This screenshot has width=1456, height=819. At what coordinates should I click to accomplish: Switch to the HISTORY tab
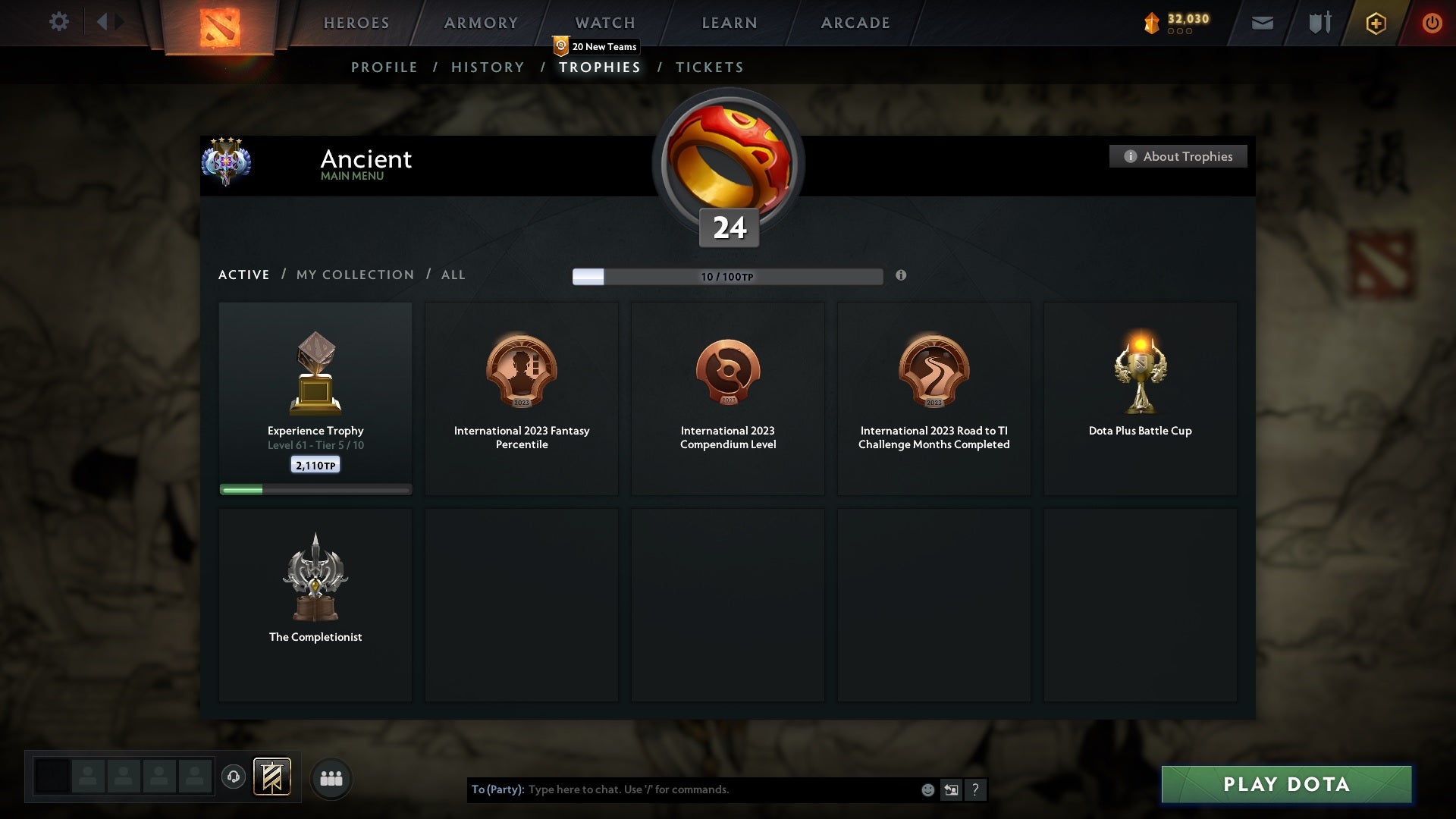(x=488, y=67)
